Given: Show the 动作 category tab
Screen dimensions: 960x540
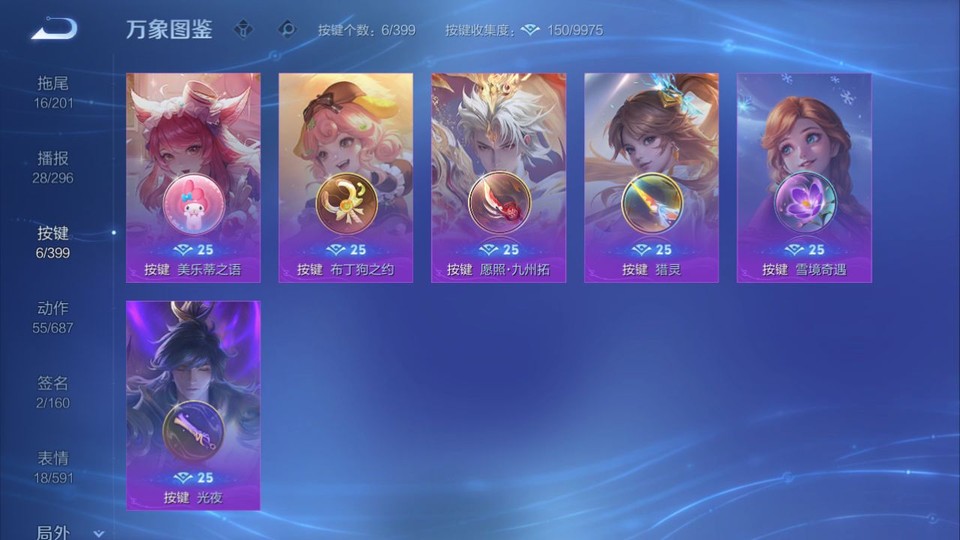Looking at the screenshot, I should [x=53, y=317].
